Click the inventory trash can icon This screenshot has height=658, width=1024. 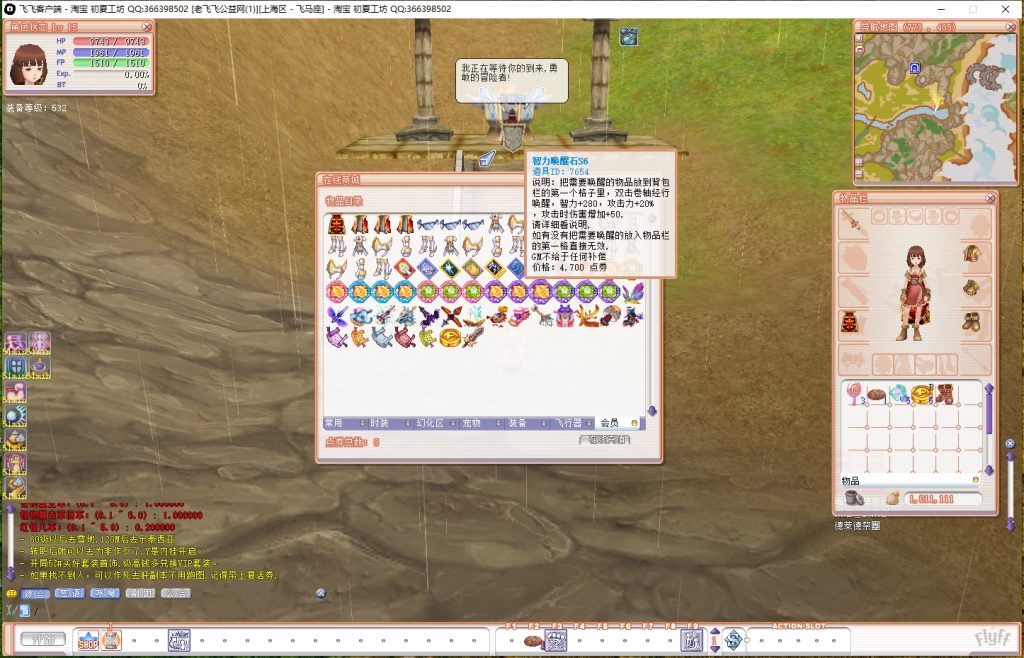[855, 497]
